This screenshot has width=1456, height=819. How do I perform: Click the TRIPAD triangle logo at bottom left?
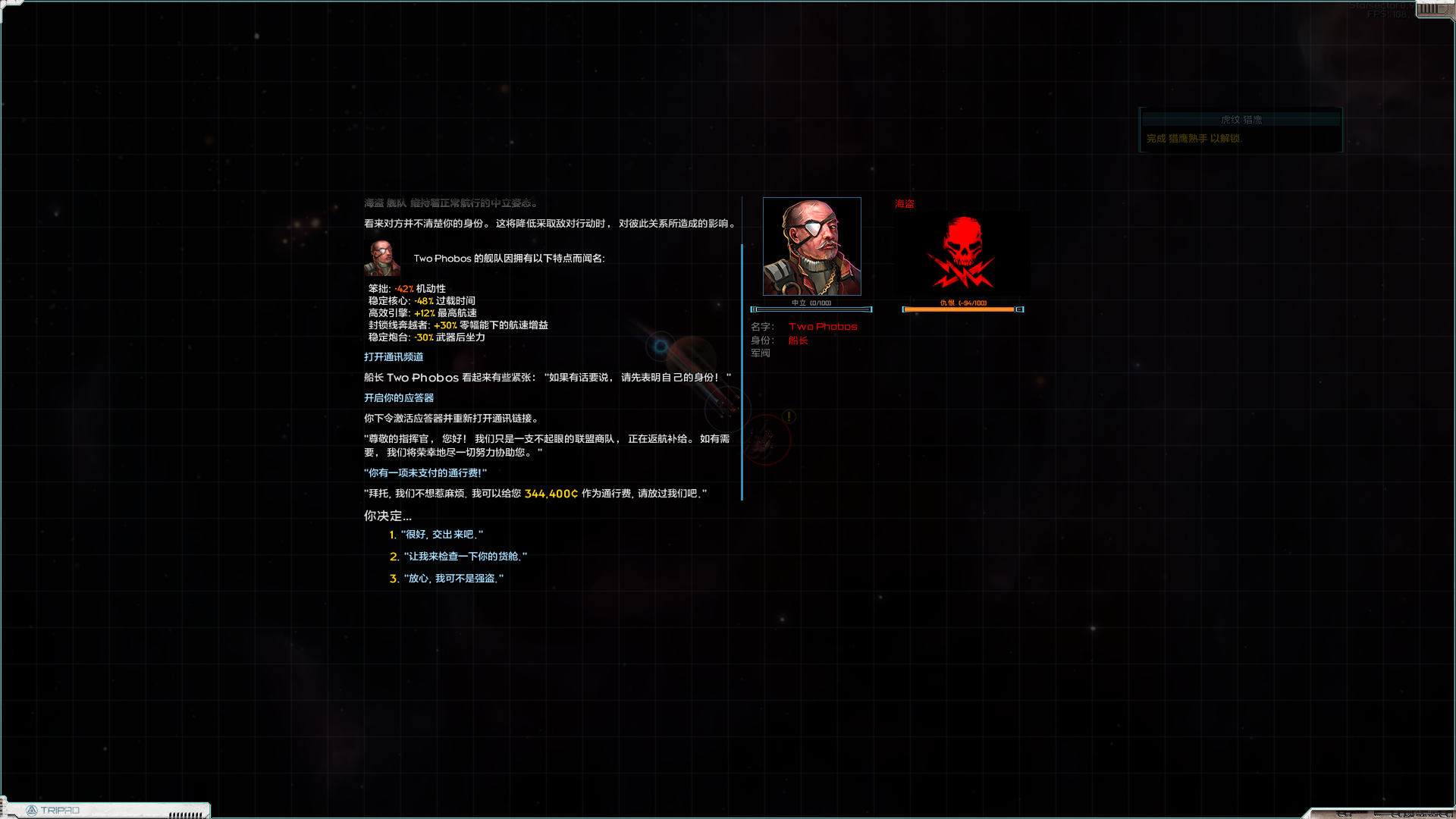coord(33,810)
